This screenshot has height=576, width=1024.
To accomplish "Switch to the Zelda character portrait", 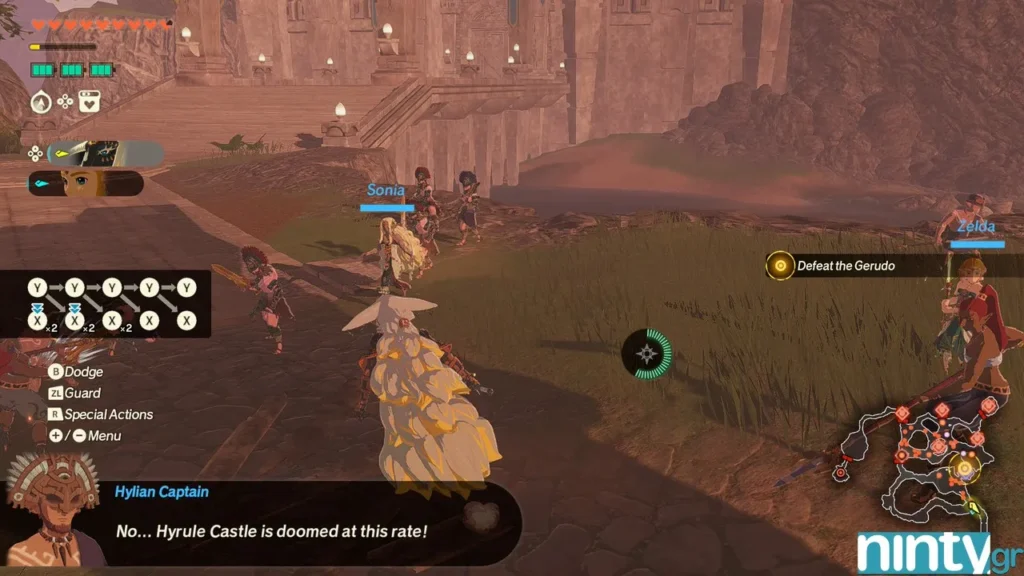I will 86,183.
